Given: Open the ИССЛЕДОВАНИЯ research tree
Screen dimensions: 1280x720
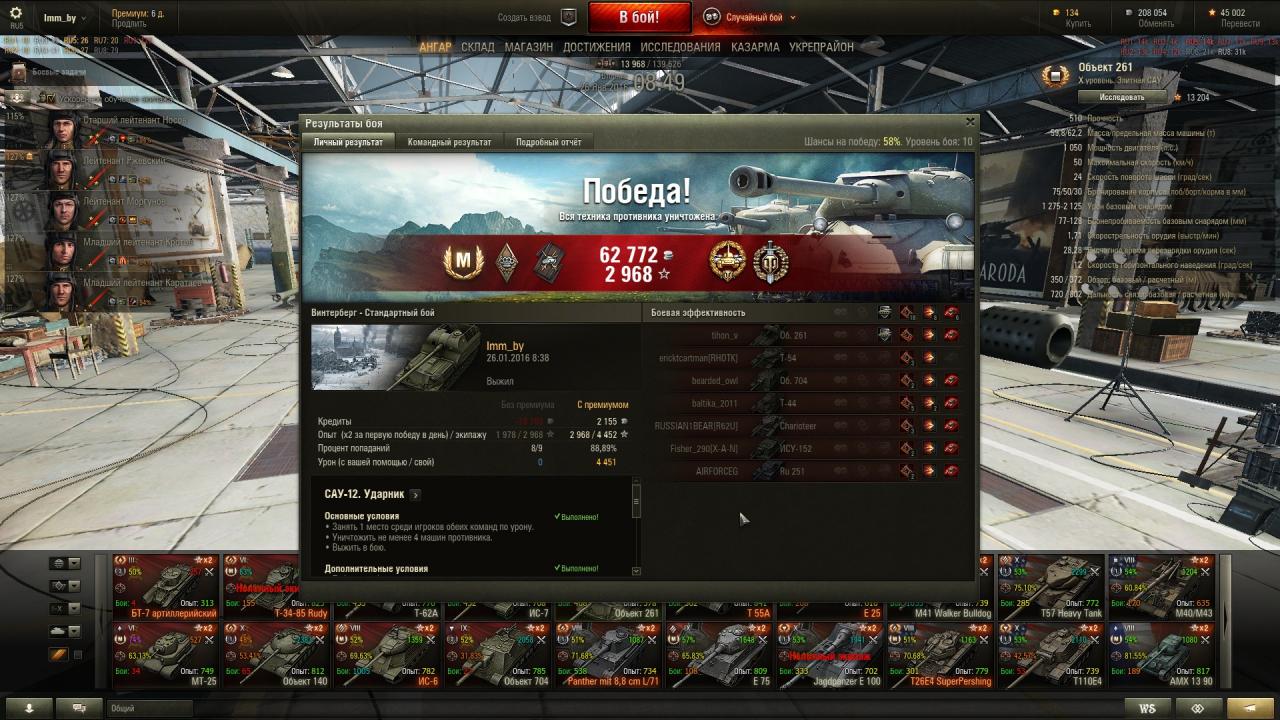Looking at the screenshot, I should point(680,47).
